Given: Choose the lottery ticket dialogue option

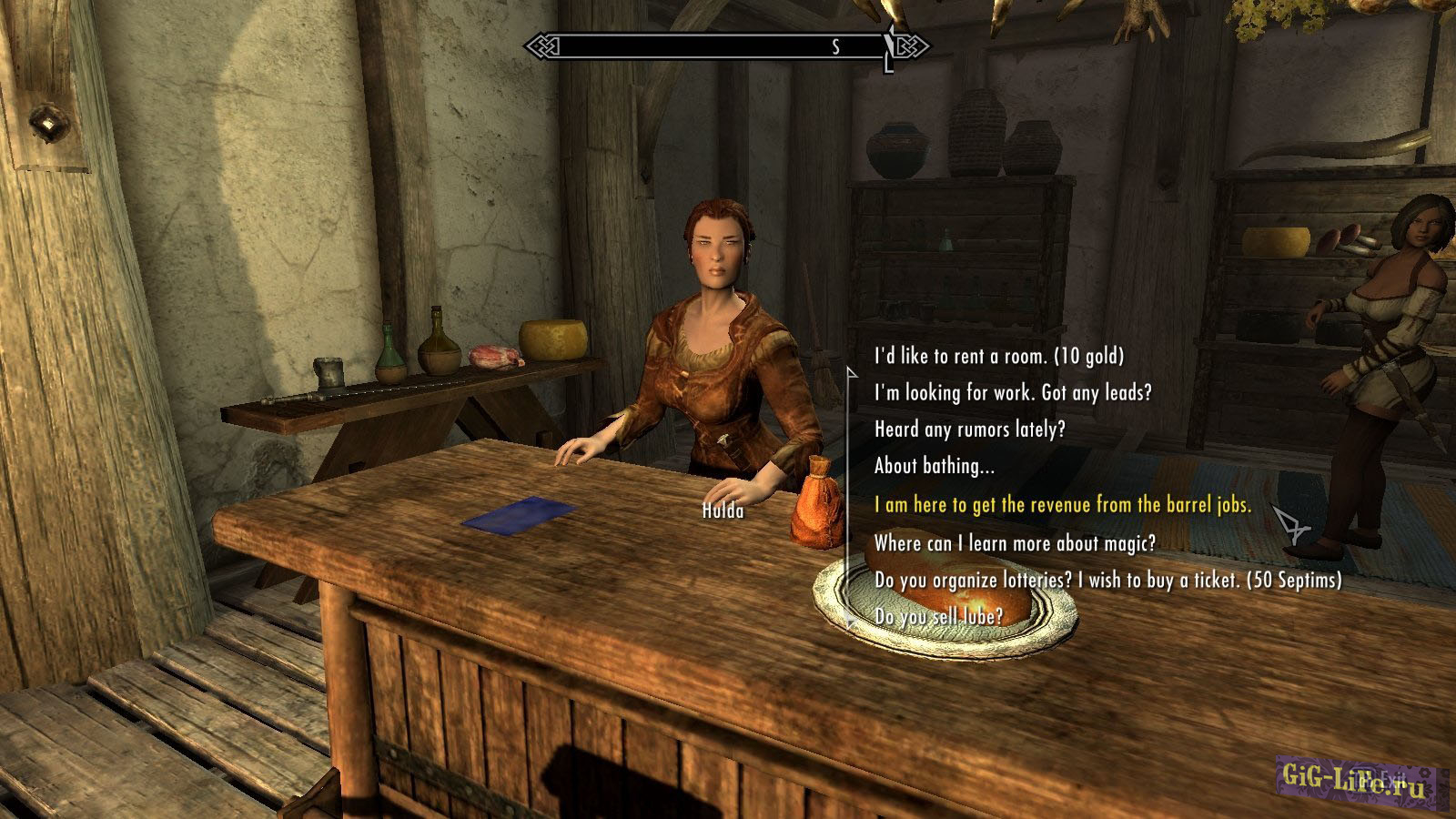Looking at the screenshot, I should click(x=1107, y=580).
